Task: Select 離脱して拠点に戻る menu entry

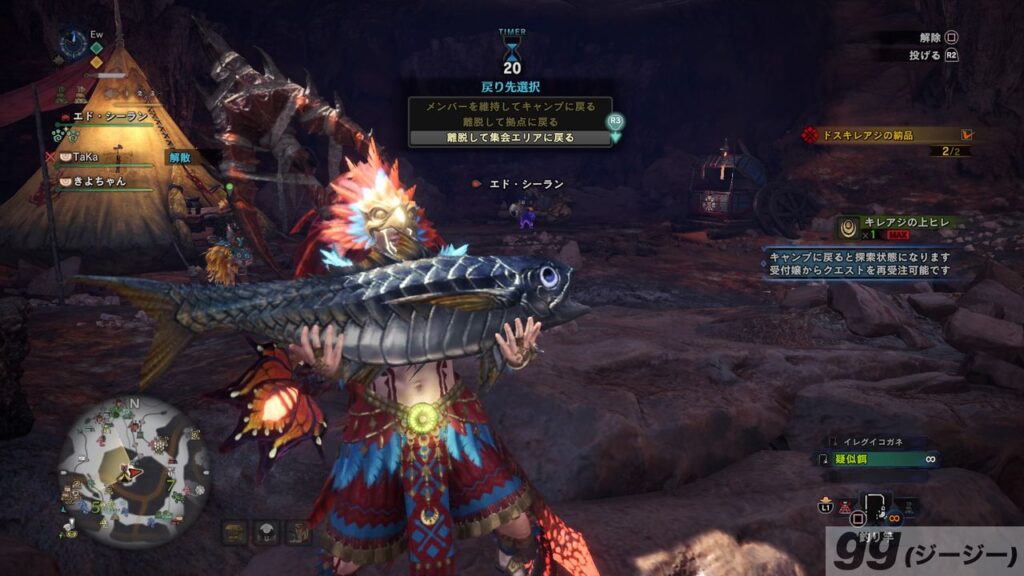Action: tap(510, 121)
